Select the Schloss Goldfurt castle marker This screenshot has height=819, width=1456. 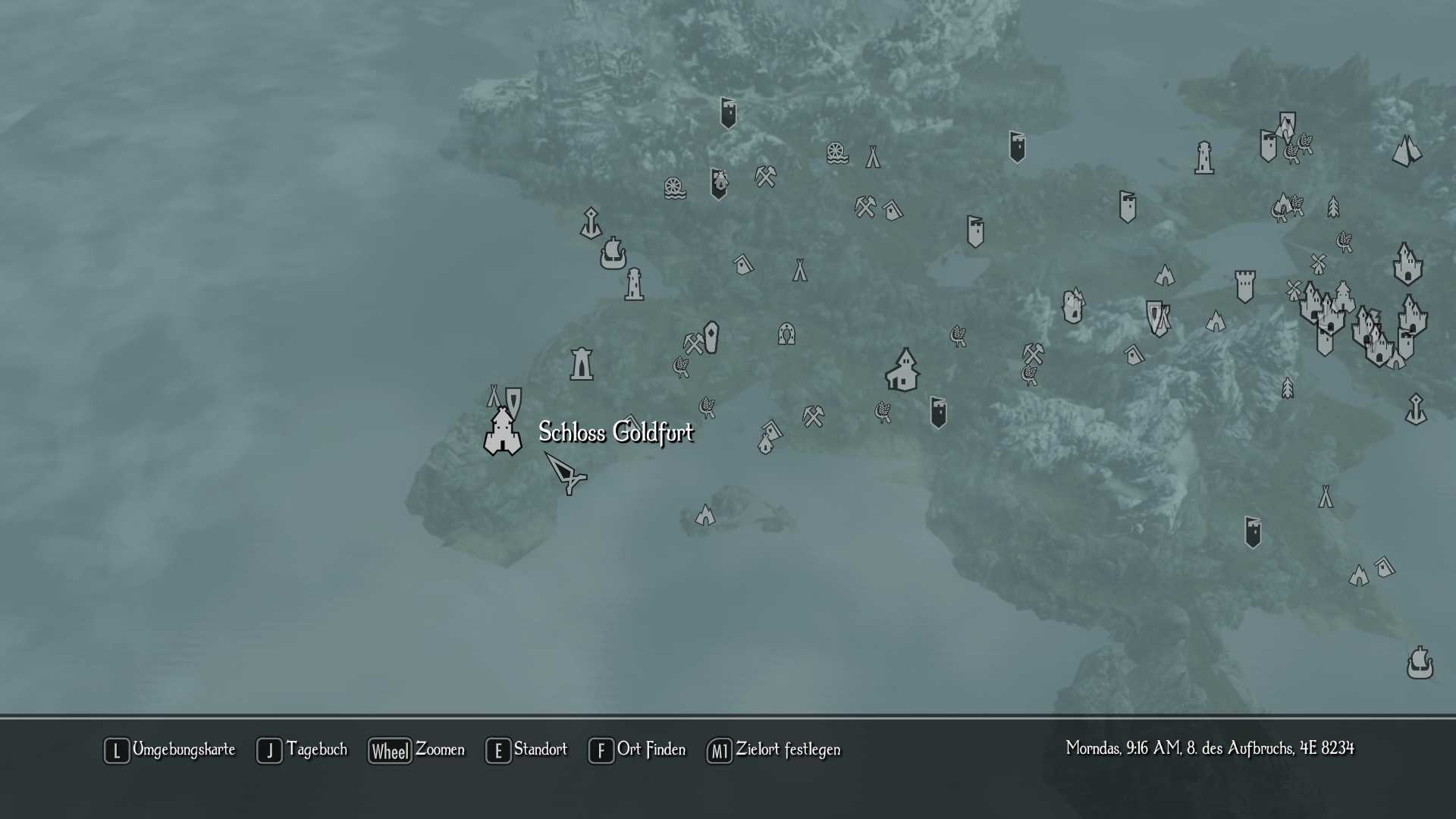(x=501, y=434)
